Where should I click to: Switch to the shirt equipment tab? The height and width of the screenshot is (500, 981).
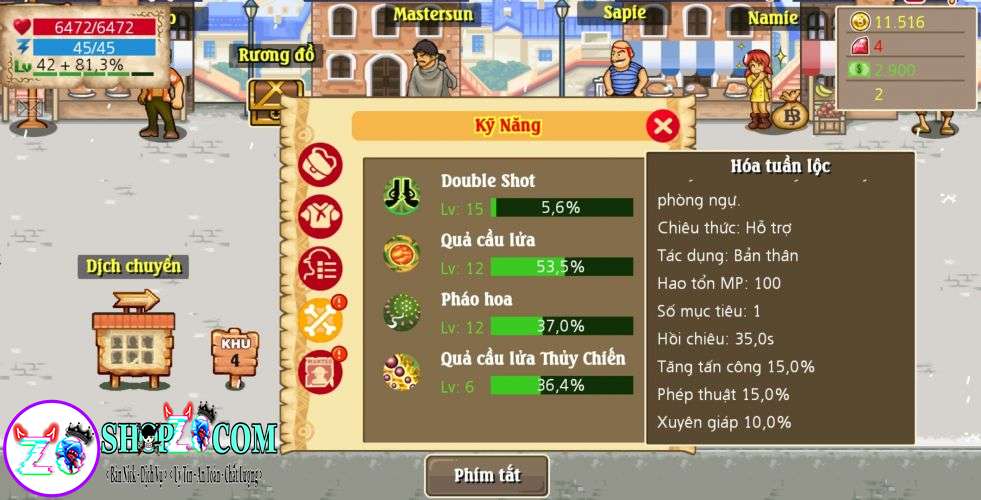coord(320,216)
